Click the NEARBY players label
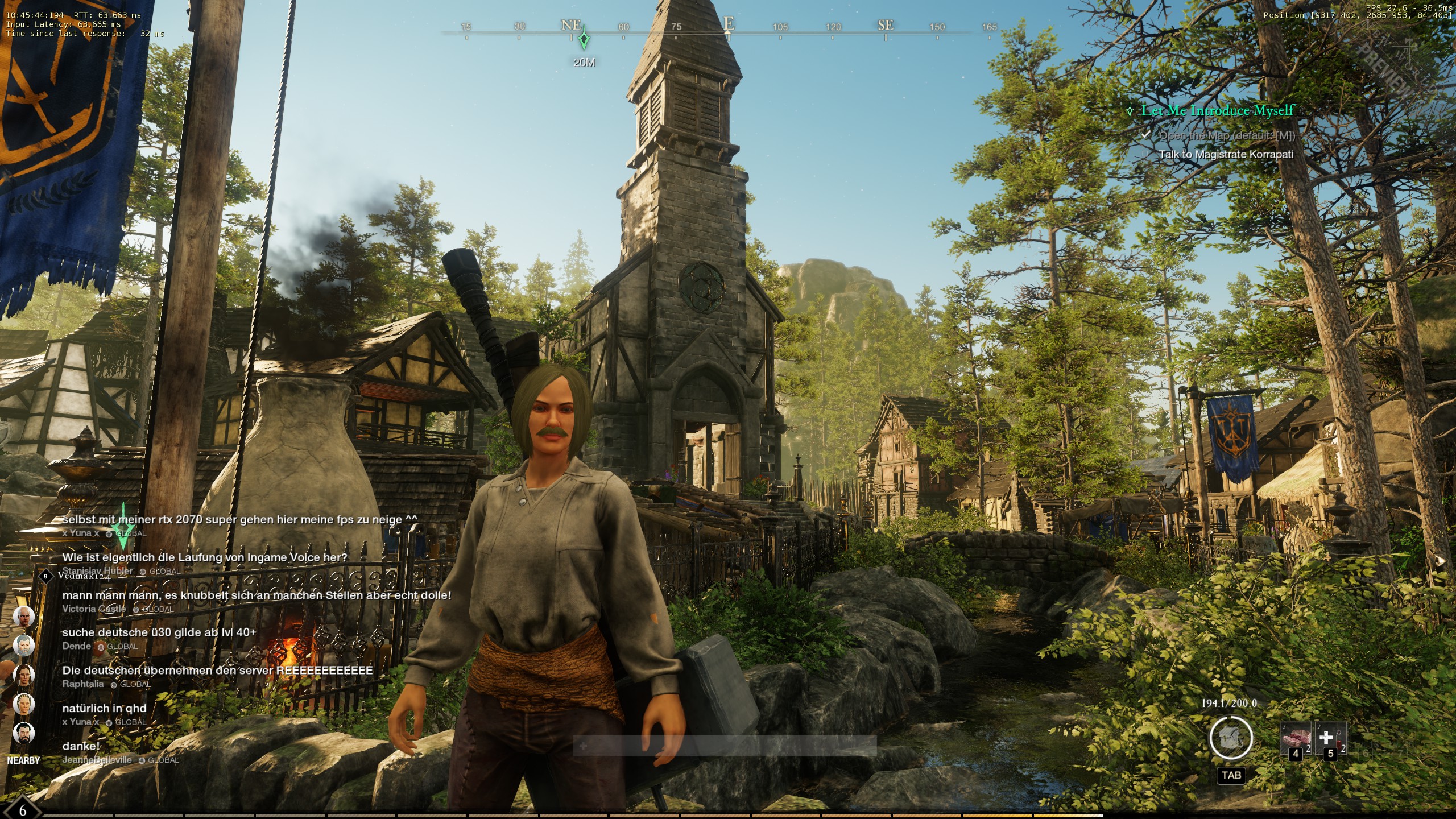The height and width of the screenshot is (819, 1456). 23,760
